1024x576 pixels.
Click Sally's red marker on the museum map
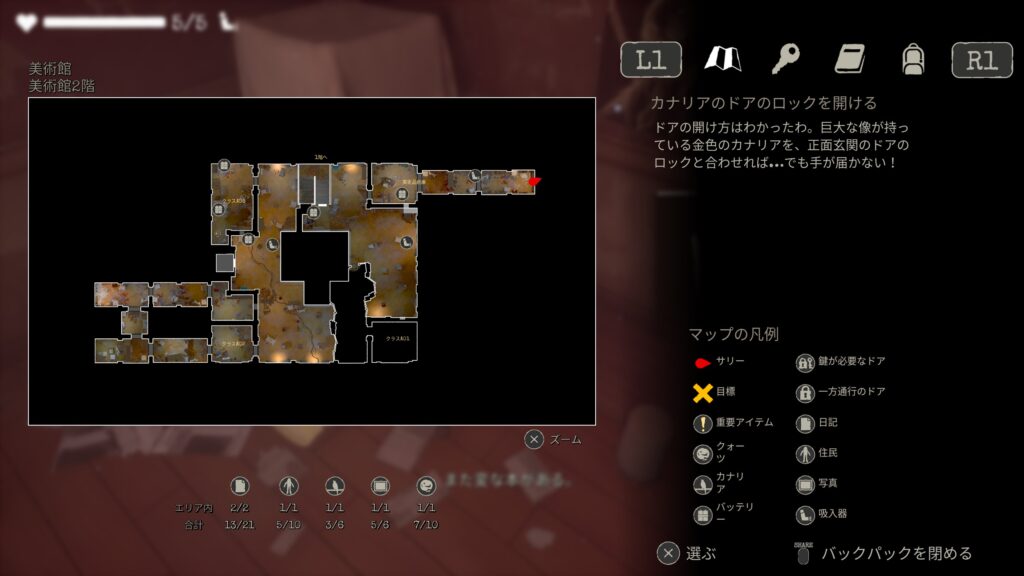coord(534,181)
